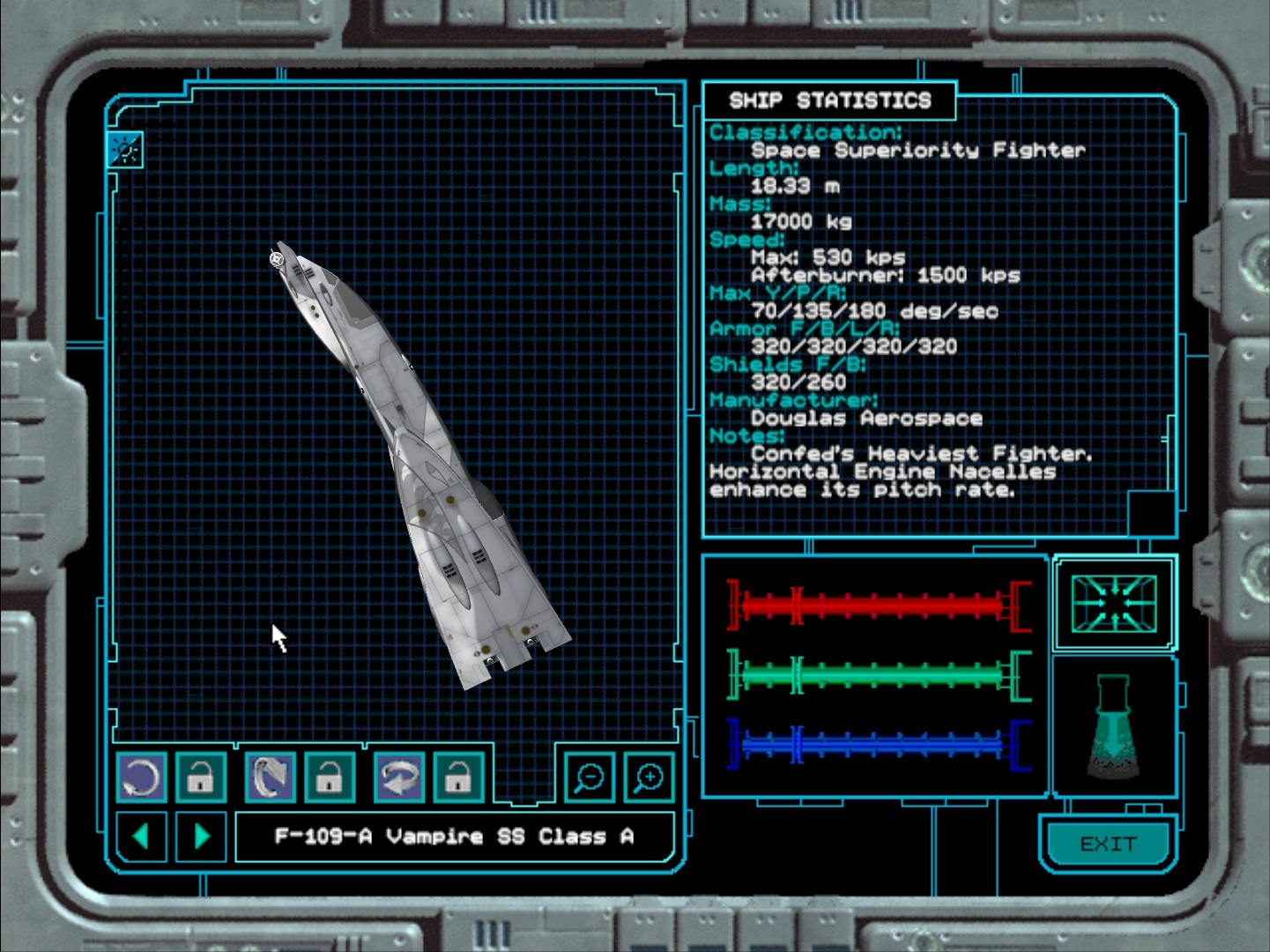Toggle the vertical curved-arrow pitch rotation button
Viewport: 1270px width, 952px height.
[x=270, y=777]
